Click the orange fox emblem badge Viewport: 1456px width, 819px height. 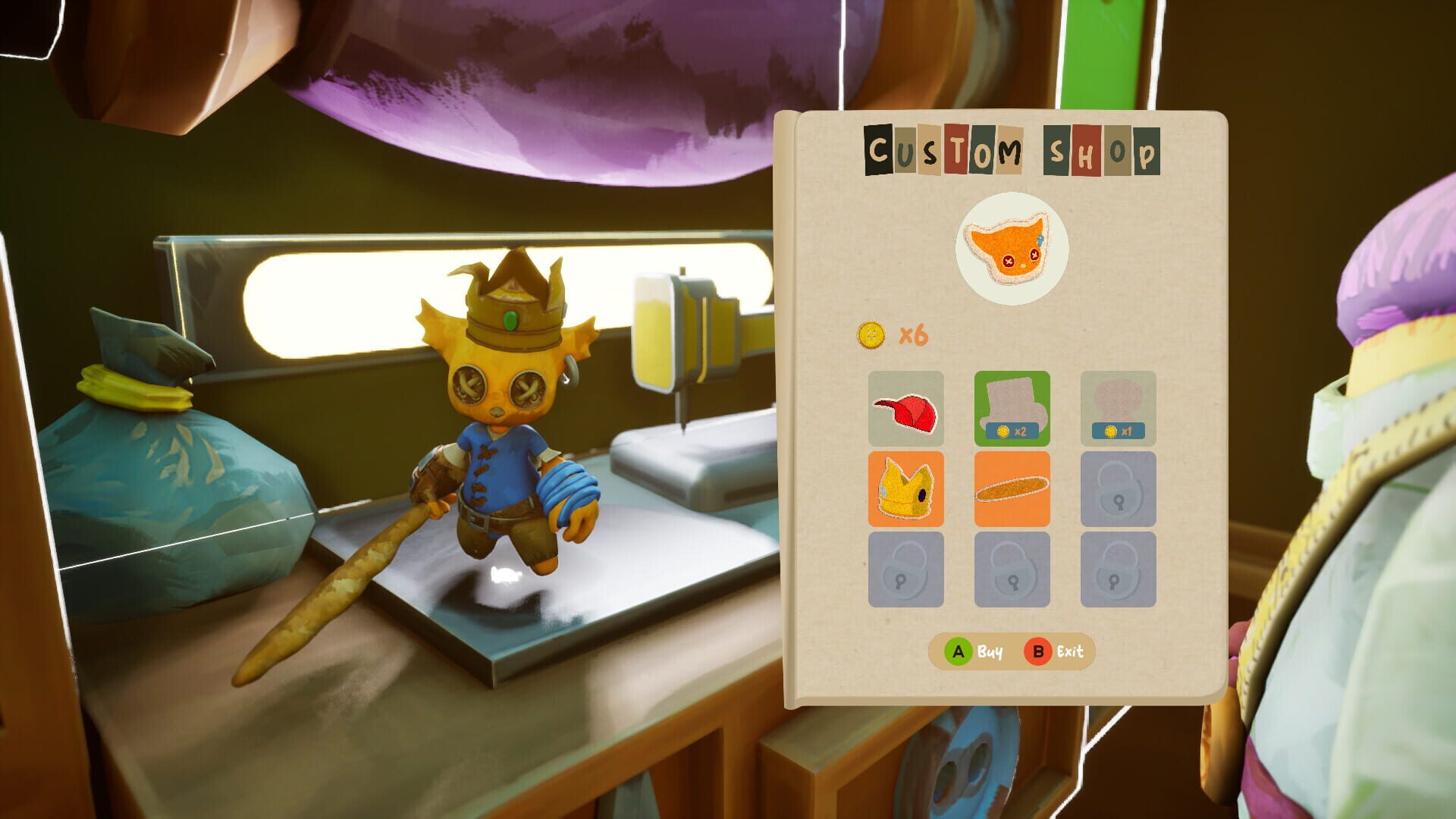[1009, 250]
